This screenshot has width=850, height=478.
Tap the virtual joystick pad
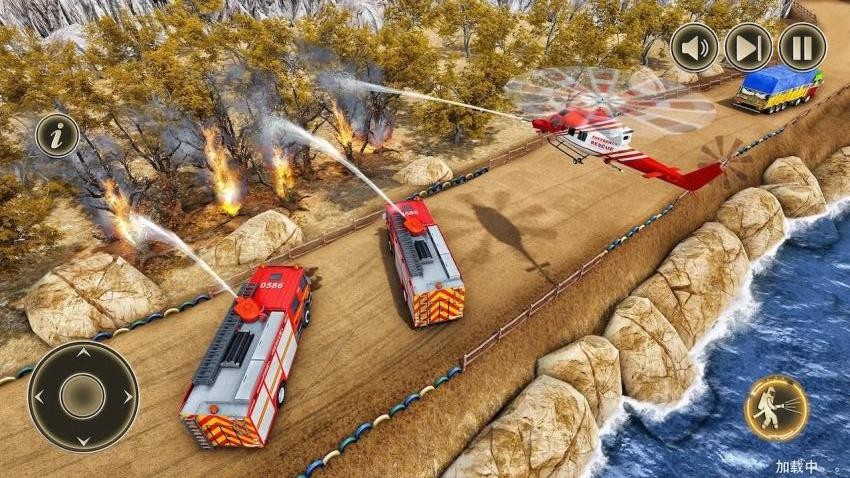[83, 396]
